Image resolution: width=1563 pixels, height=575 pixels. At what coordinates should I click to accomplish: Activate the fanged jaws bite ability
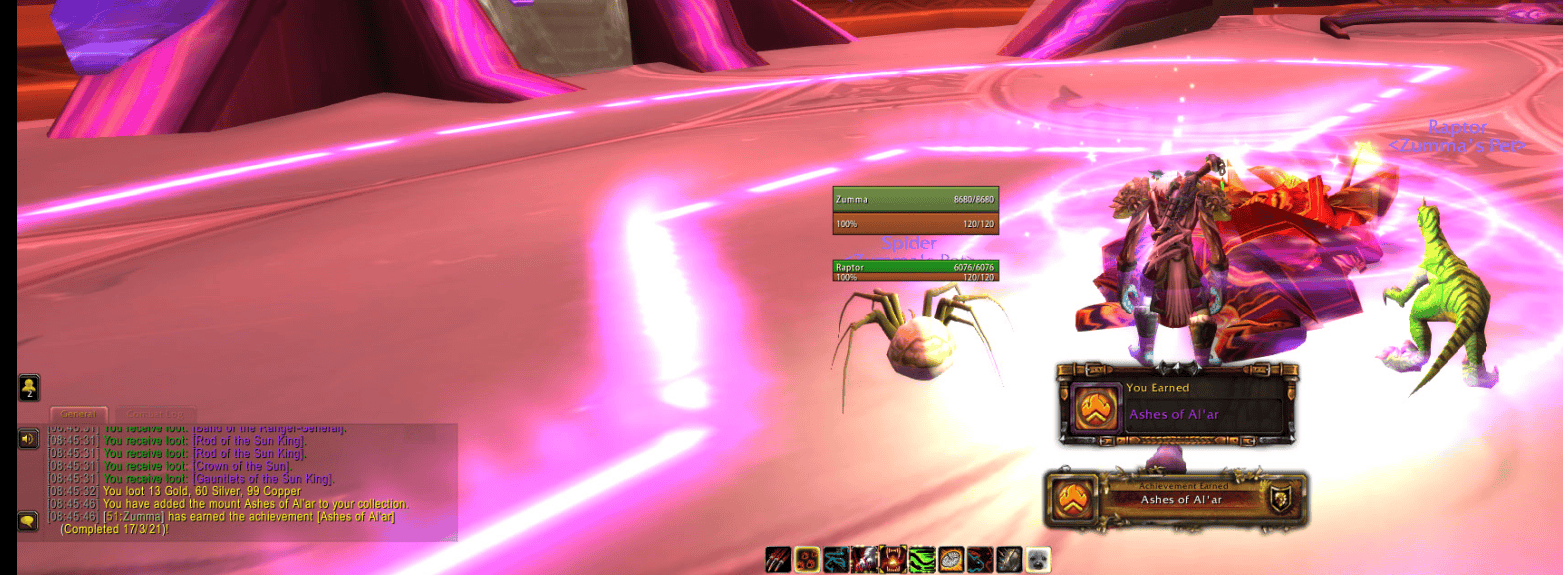coord(893,560)
